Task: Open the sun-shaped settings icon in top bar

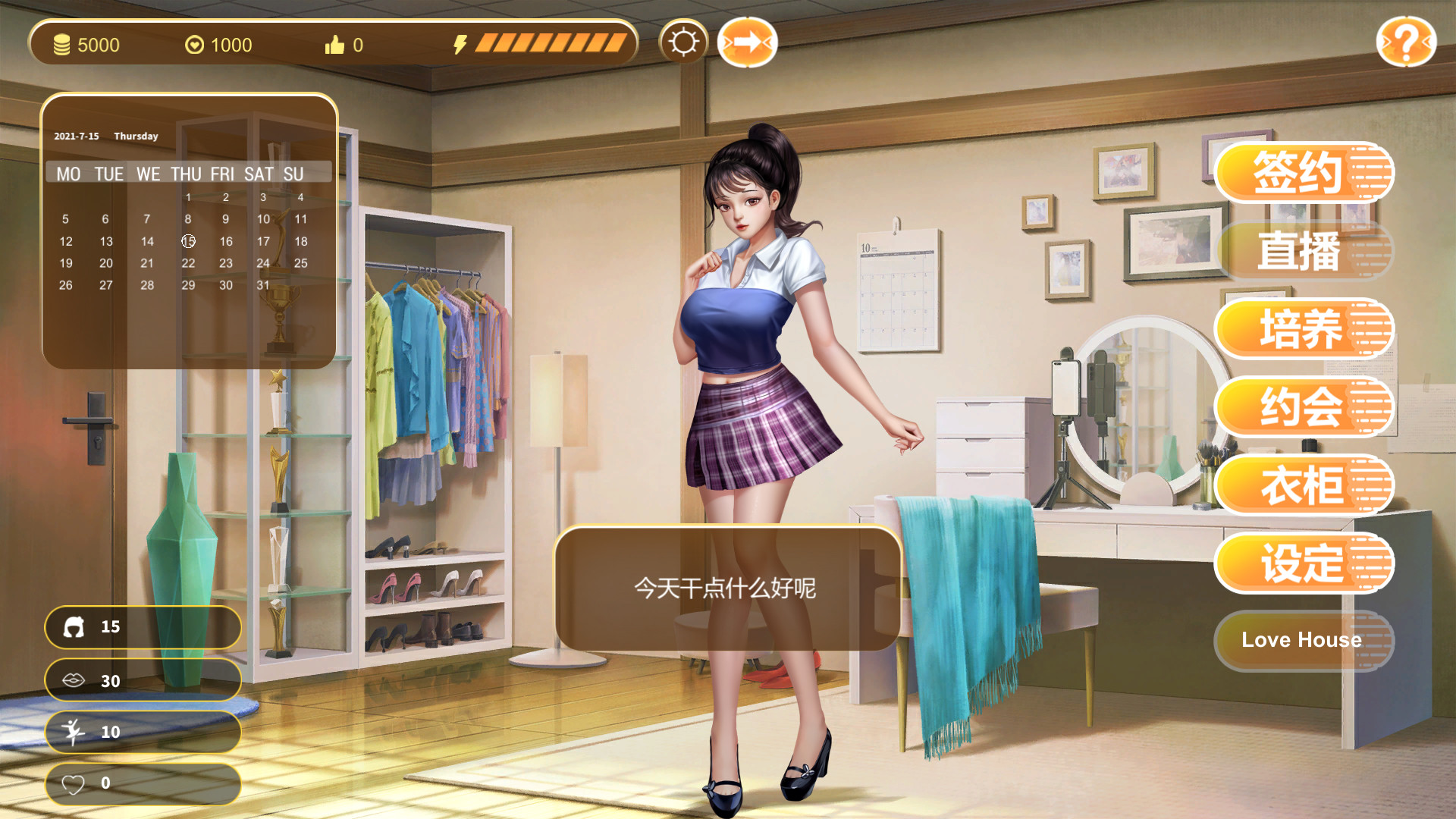Action: pos(683,43)
